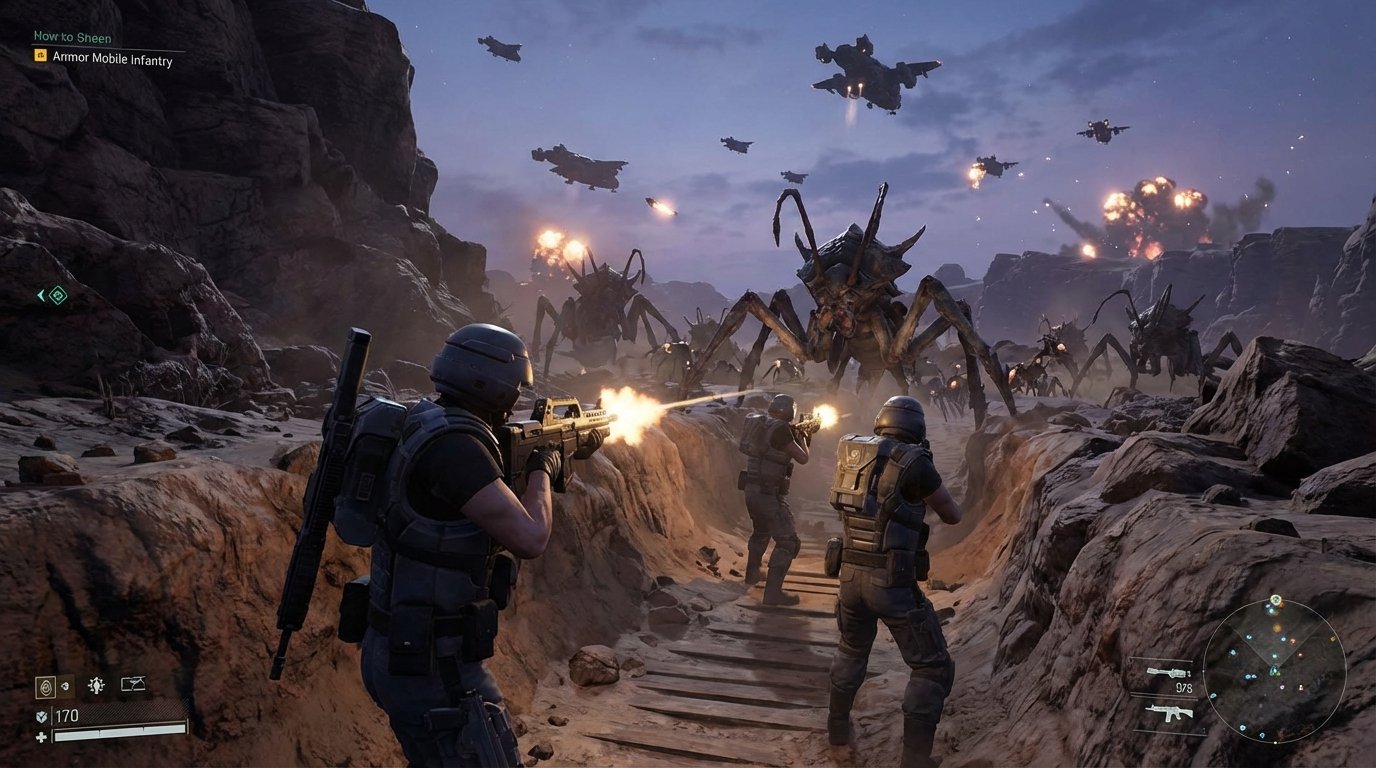This screenshot has width=1376, height=768.
Task: Expand the How to Sheen objective header
Action: [x=72, y=37]
